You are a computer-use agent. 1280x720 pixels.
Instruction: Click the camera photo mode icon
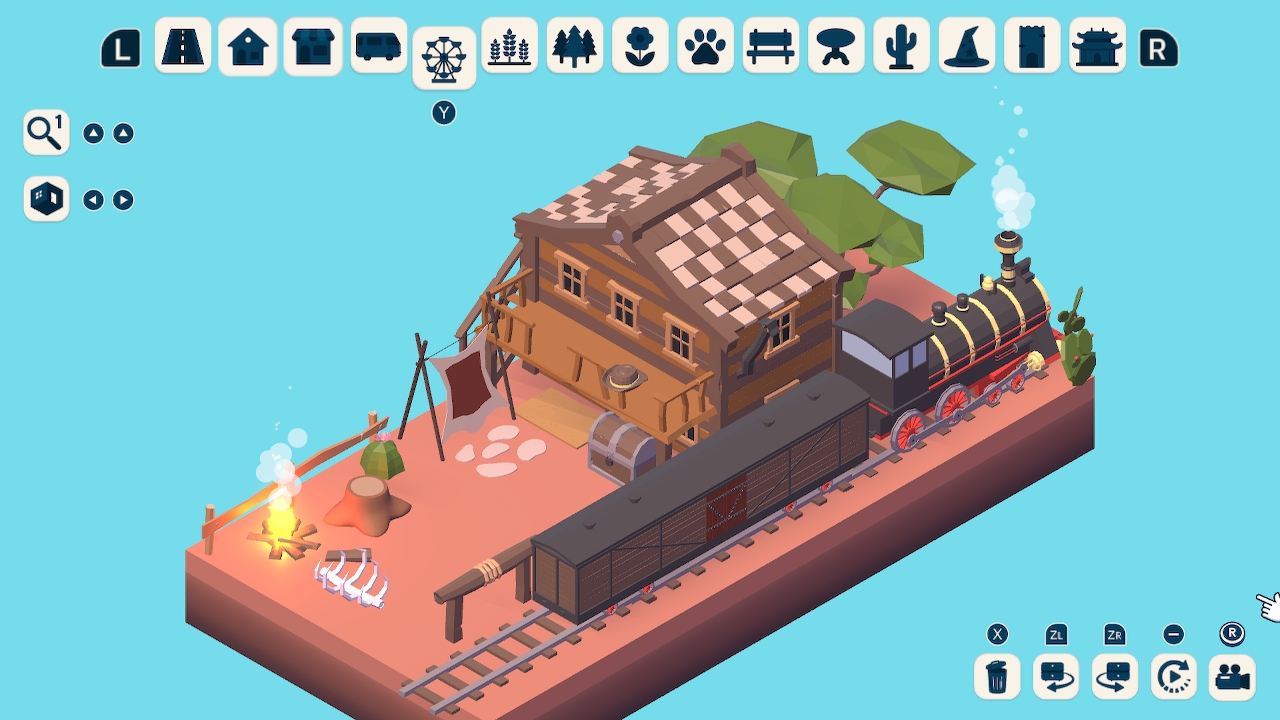[1233, 676]
